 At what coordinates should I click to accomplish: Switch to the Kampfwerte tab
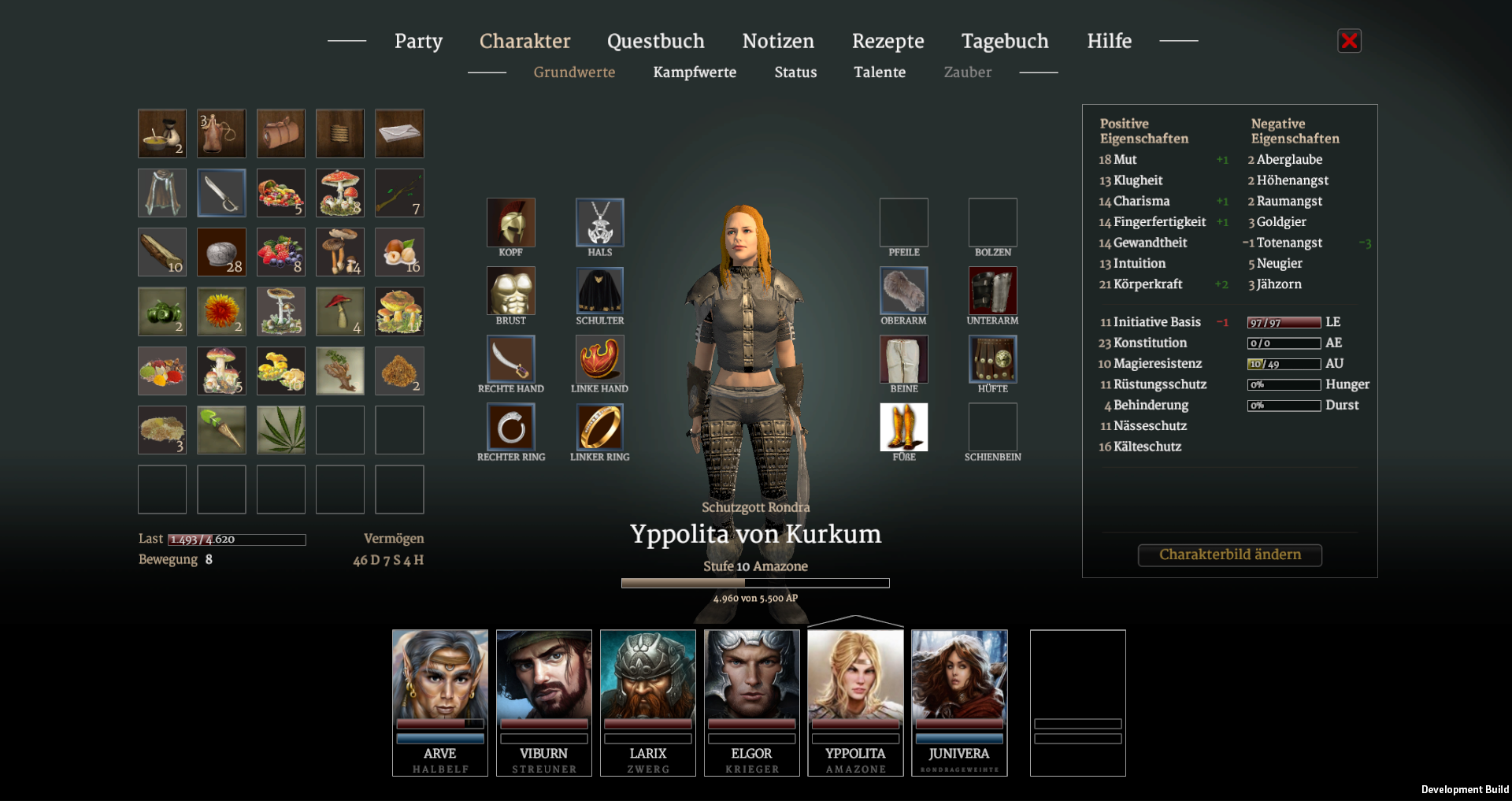[x=695, y=72]
